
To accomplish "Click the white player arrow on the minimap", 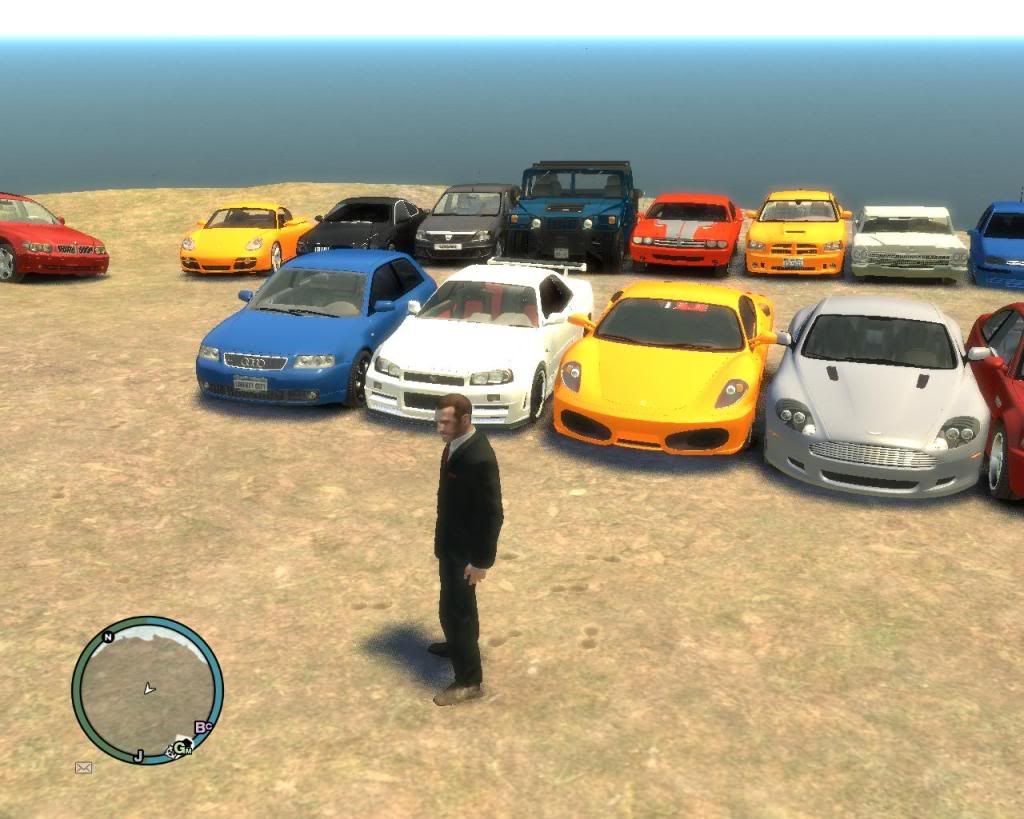I will (x=149, y=688).
